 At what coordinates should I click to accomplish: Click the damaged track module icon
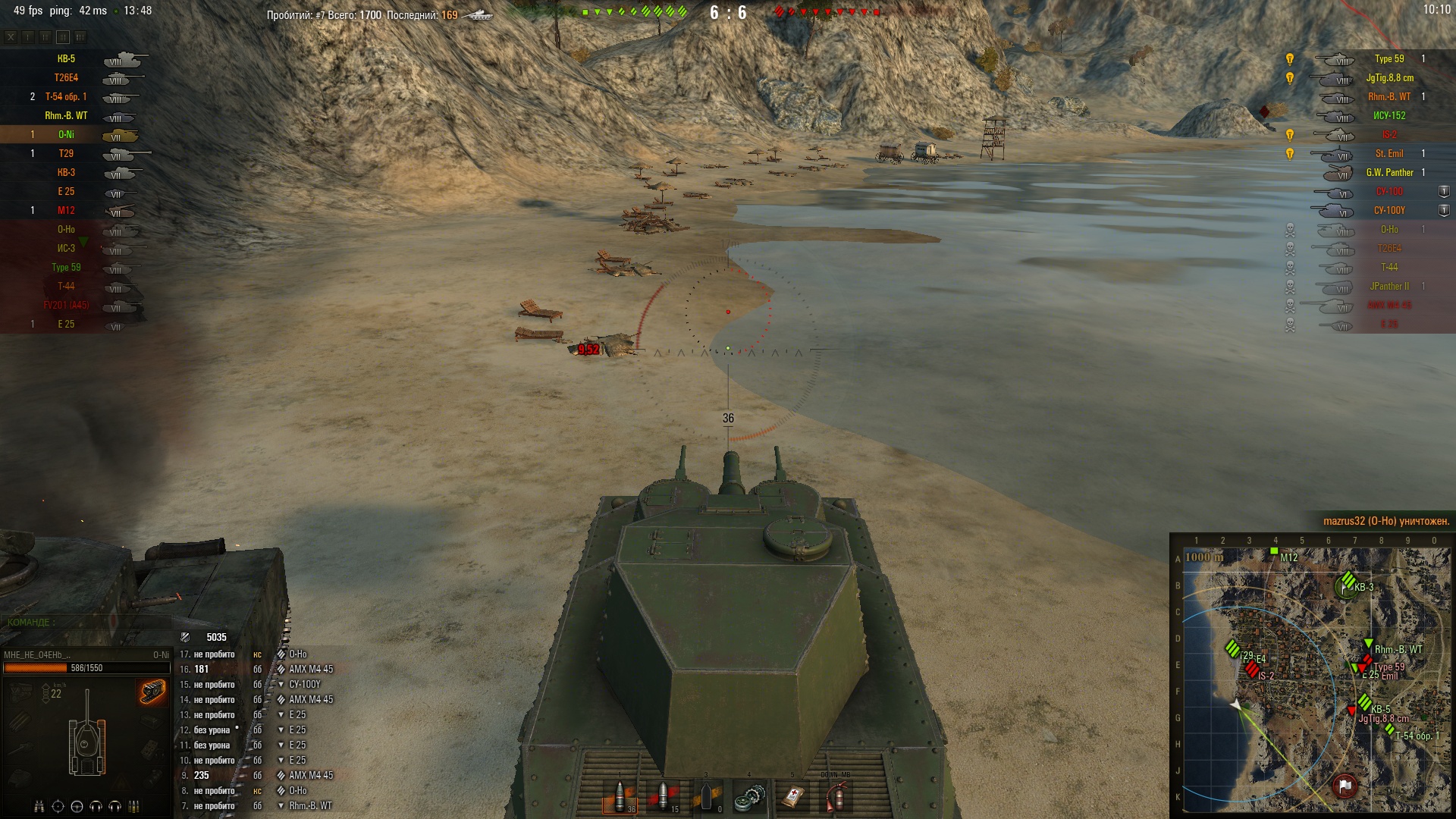[152, 692]
